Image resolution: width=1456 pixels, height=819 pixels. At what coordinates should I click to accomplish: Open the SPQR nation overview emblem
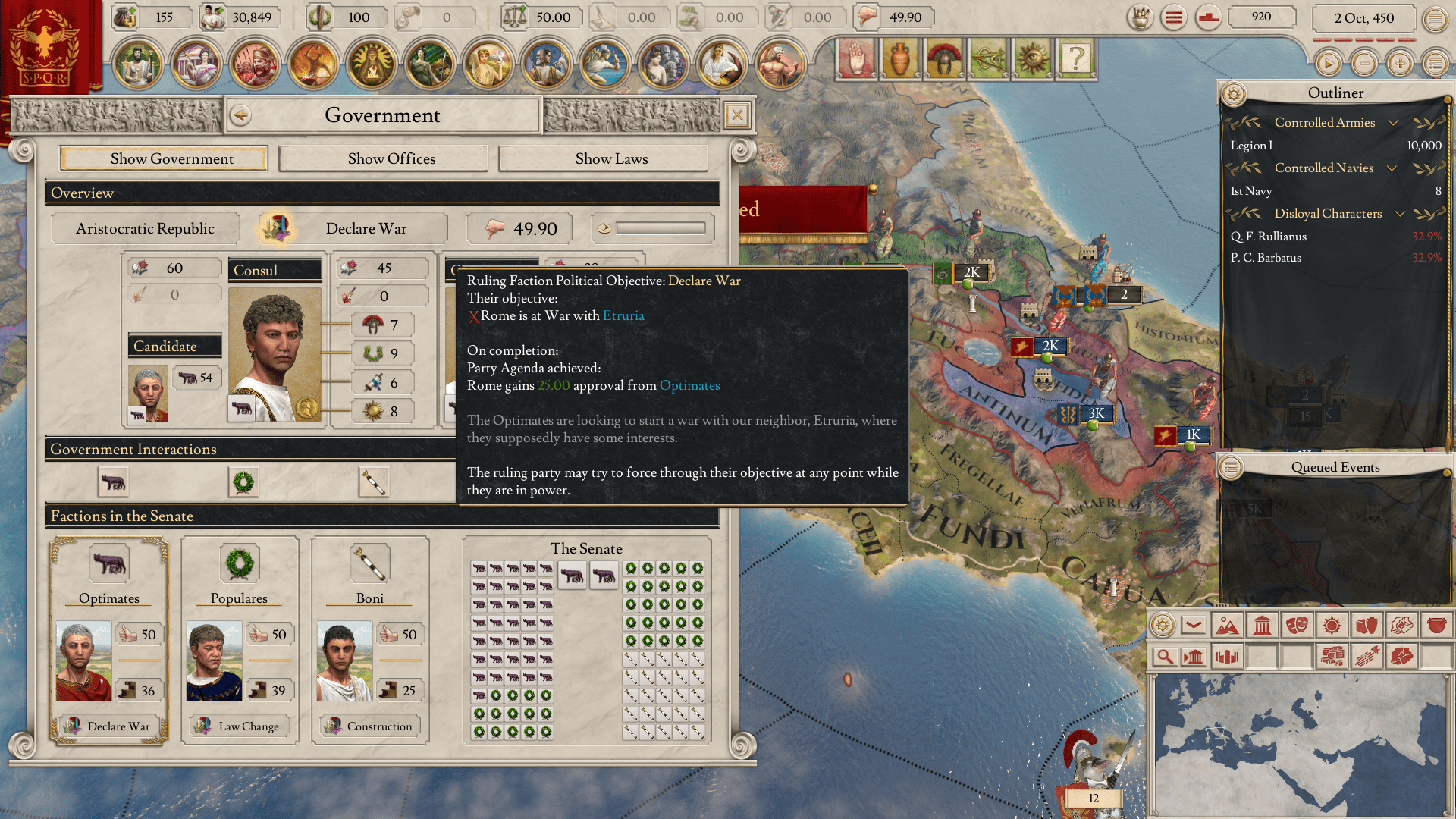(x=45, y=45)
